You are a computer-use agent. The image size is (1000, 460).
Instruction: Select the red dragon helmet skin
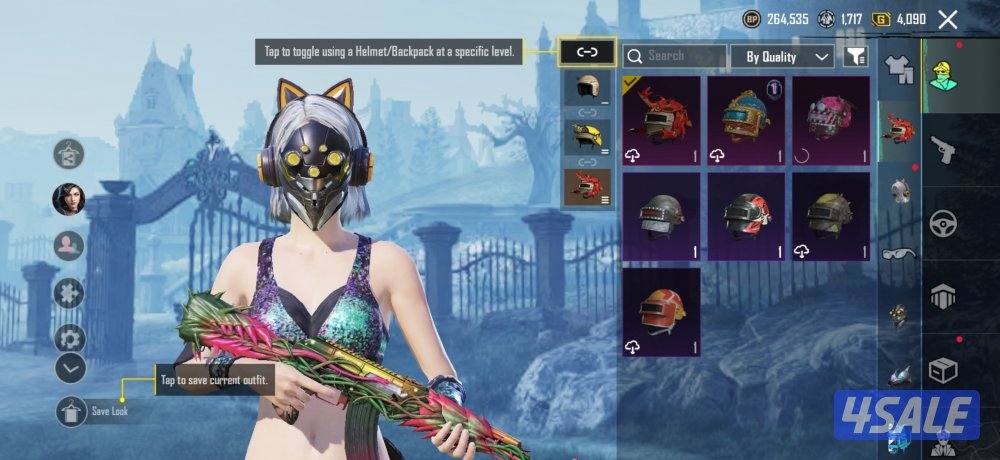click(661, 120)
